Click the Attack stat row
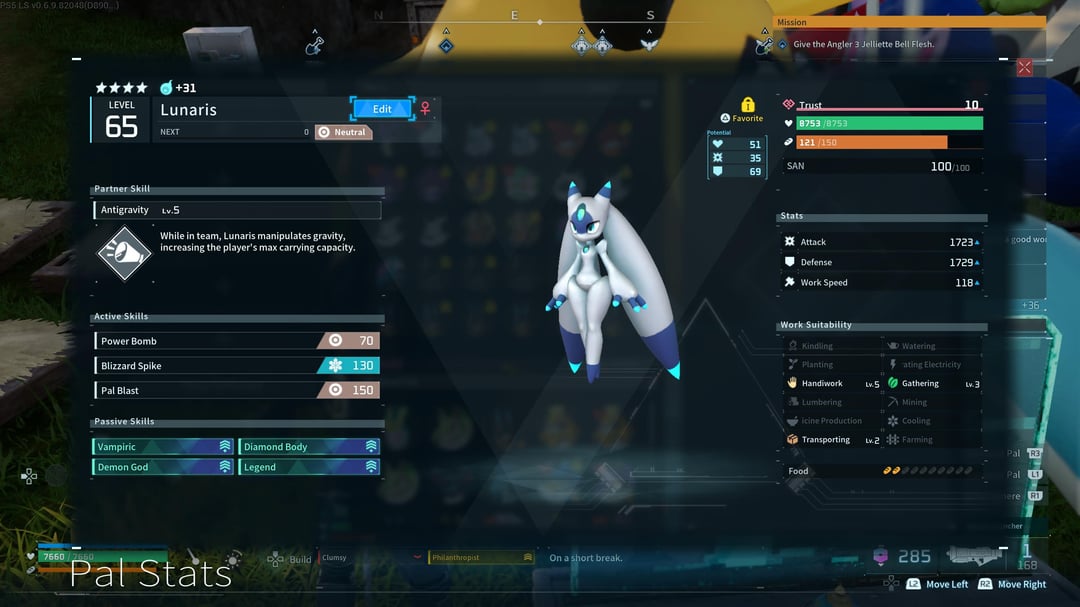Screen dimensions: 1080x607 pyautogui.click(x=882, y=242)
